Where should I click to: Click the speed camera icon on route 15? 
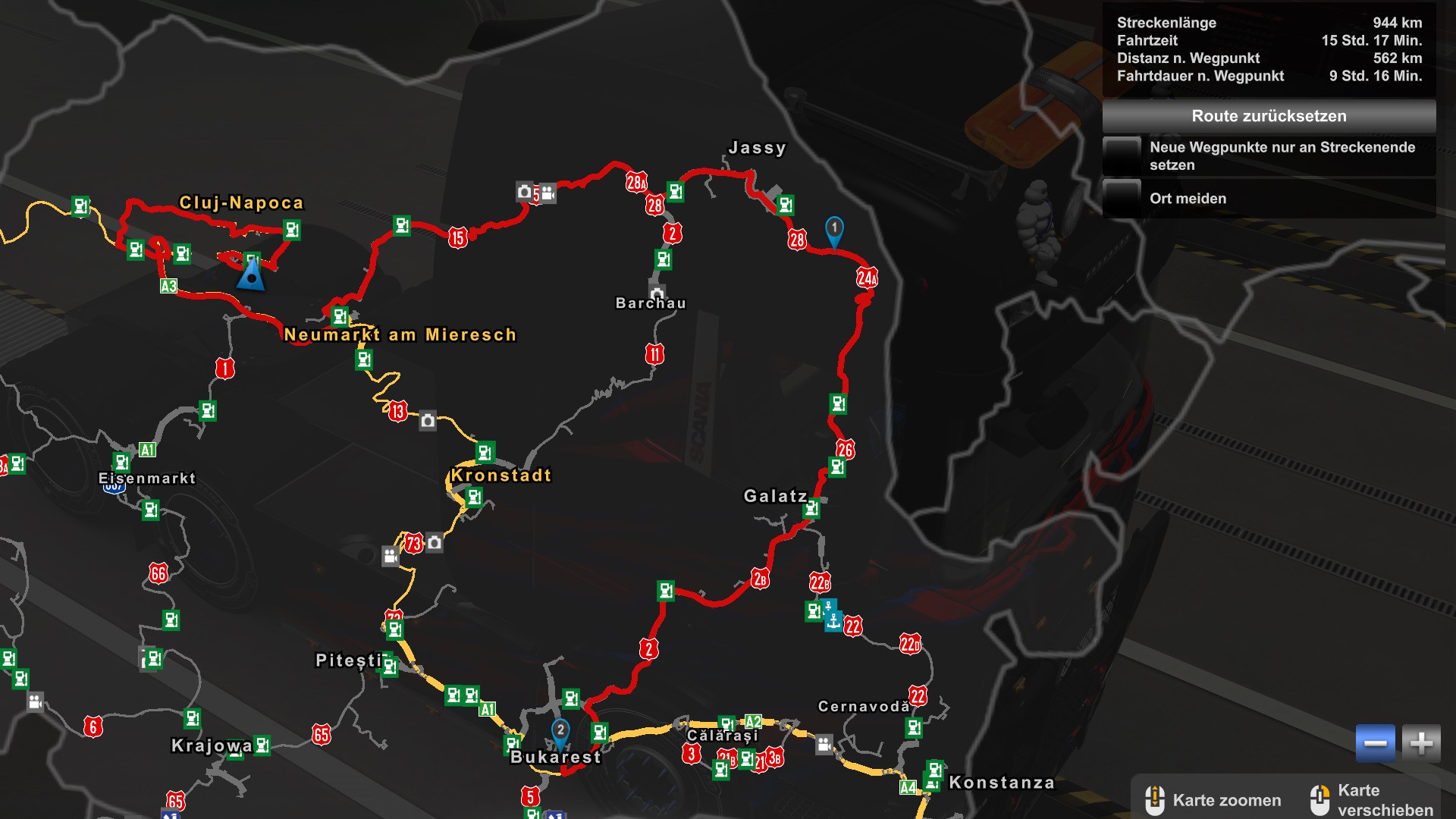[x=524, y=192]
